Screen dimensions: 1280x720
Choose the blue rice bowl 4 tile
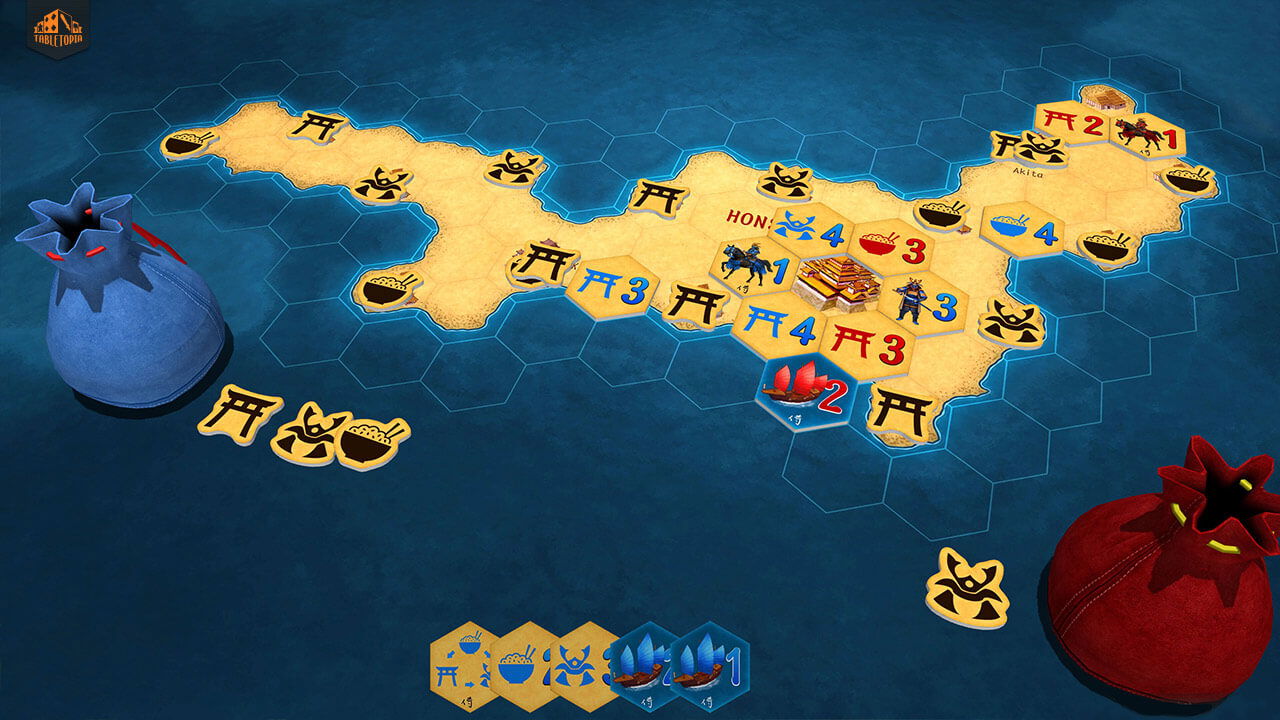1020,229
